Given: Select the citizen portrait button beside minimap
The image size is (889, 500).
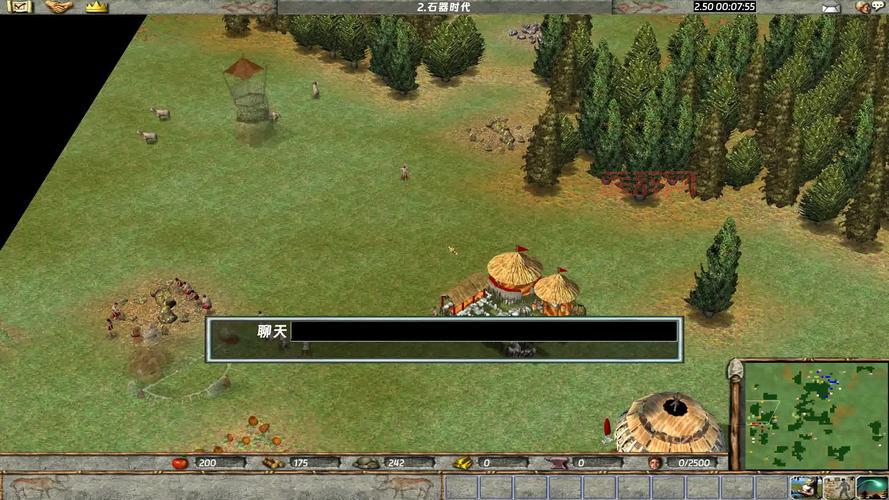Looking at the screenshot, I should [x=803, y=487].
